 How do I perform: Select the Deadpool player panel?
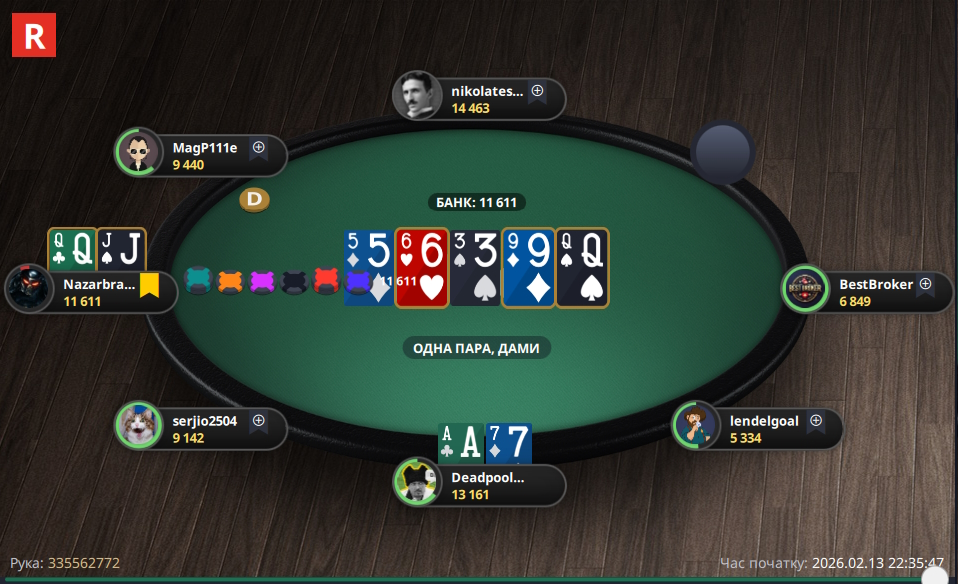(485, 485)
